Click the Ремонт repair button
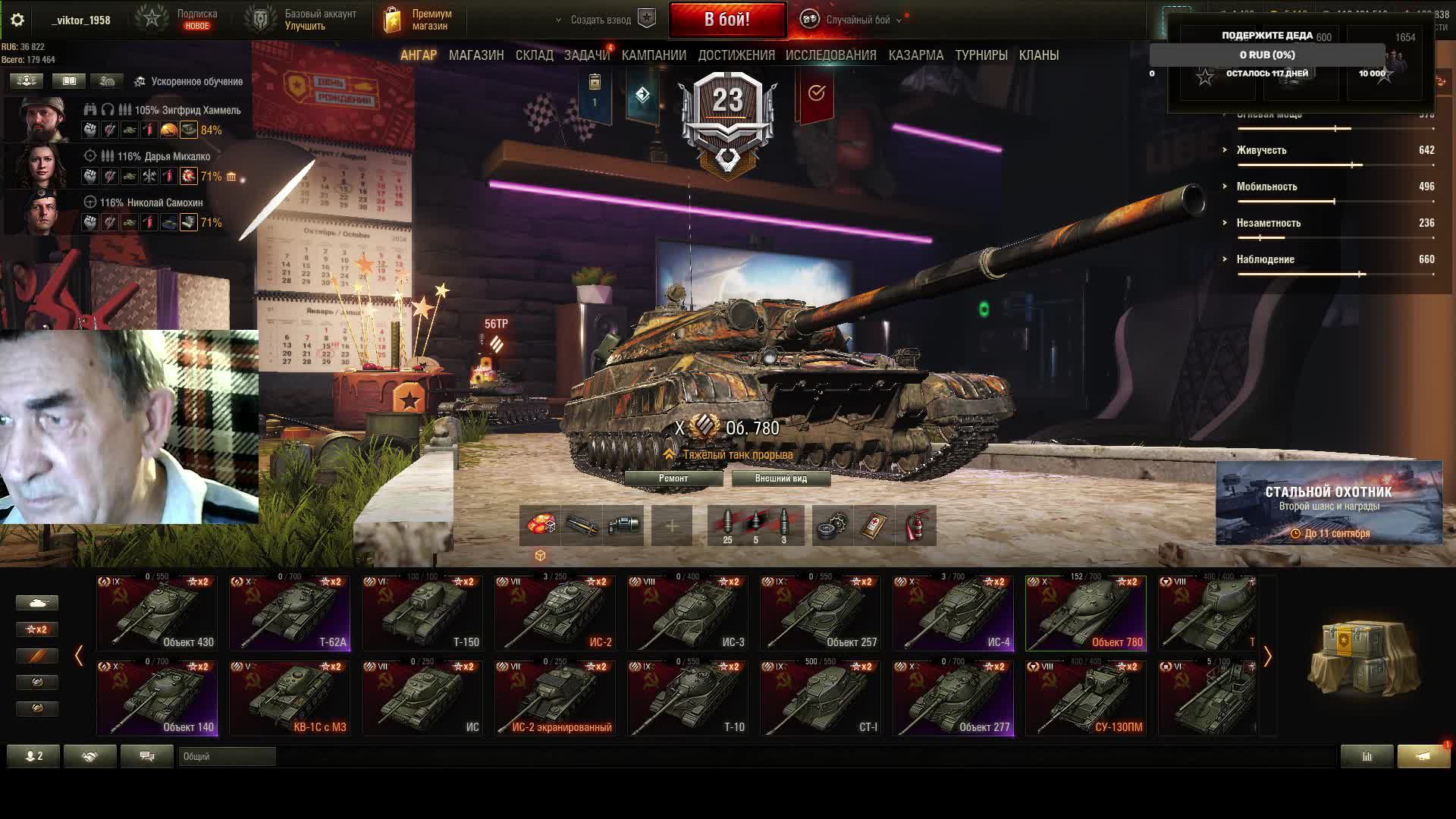Image resolution: width=1456 pixels, height=819 pixels. click(x=673, y=479)
